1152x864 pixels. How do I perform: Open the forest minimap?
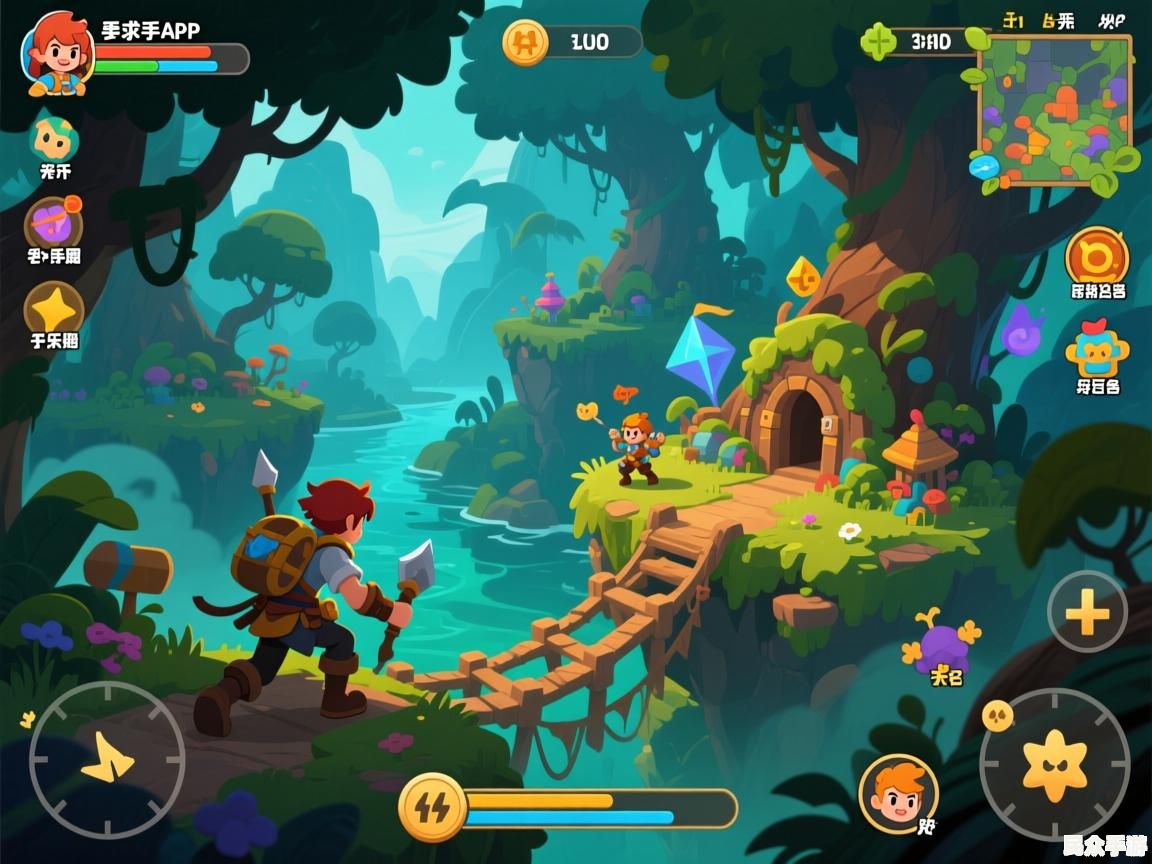pos(1054,109)
